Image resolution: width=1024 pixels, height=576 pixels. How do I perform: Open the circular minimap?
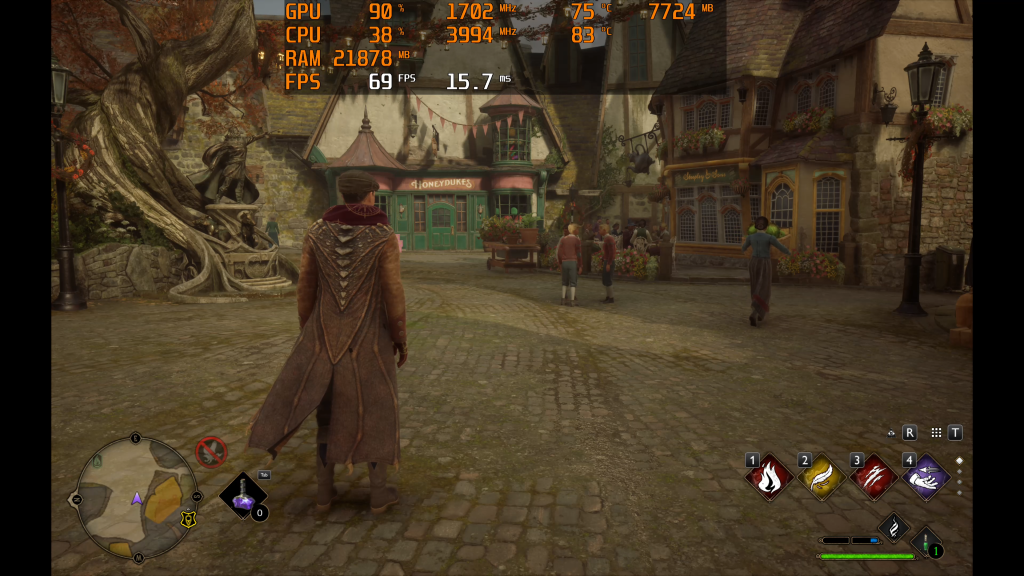click(x=137, y=497)
